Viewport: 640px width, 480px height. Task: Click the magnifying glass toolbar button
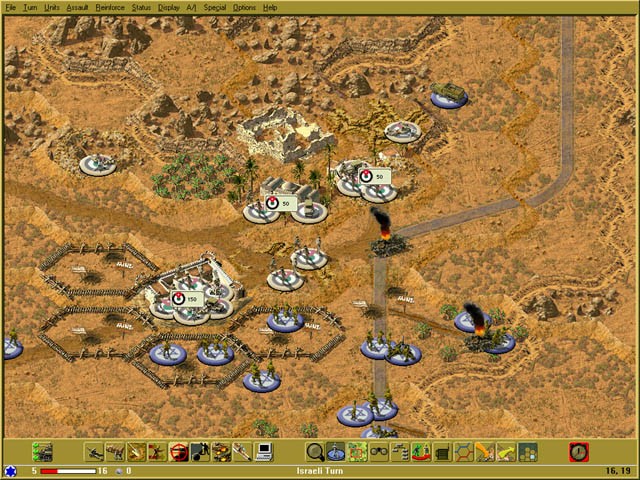(x=315, y=452)
